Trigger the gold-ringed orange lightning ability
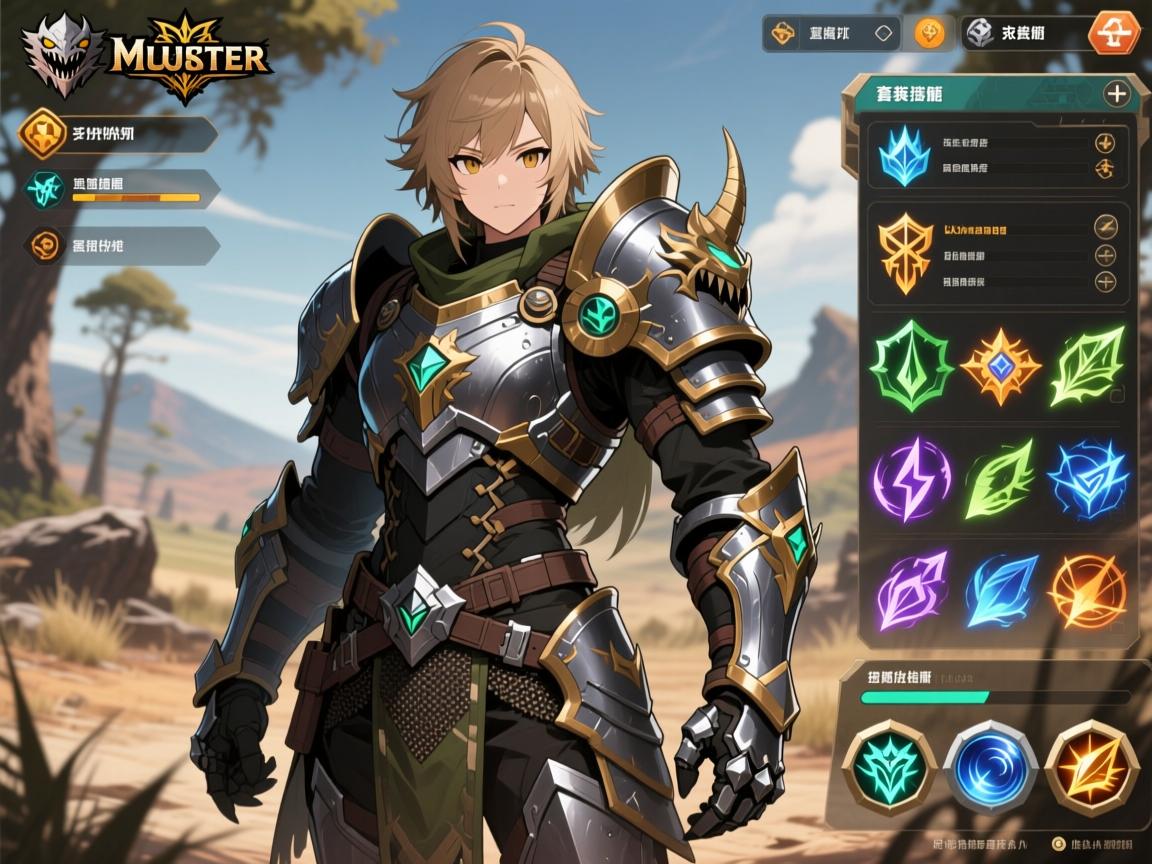The width and height of the screenshot is (1152, 864). [1091, 768]
